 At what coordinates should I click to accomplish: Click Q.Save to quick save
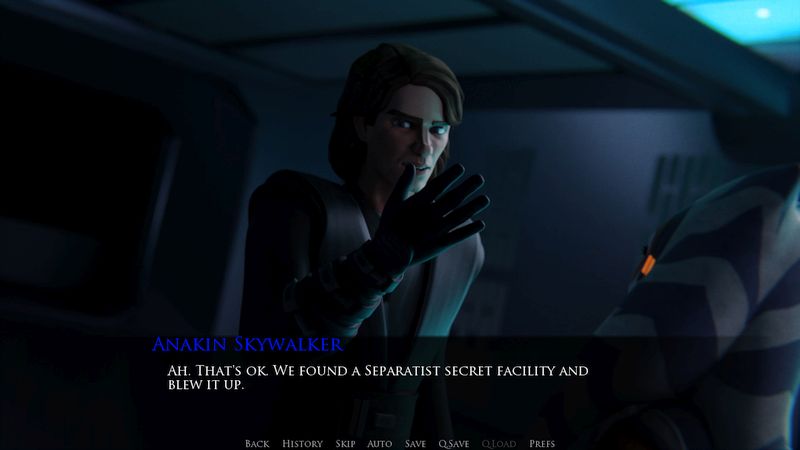coord(454,443)
